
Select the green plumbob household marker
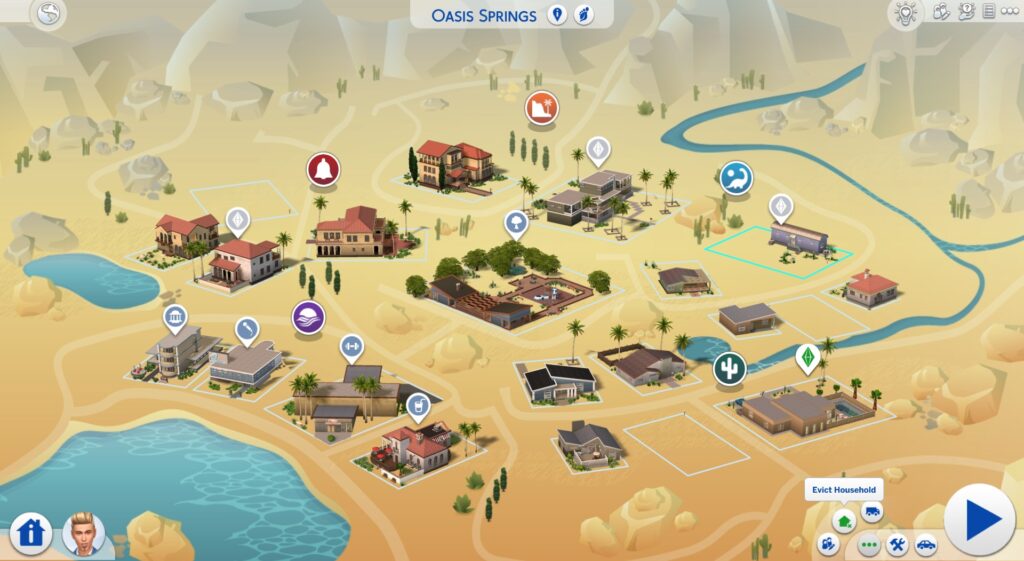[x=806, y=357]
